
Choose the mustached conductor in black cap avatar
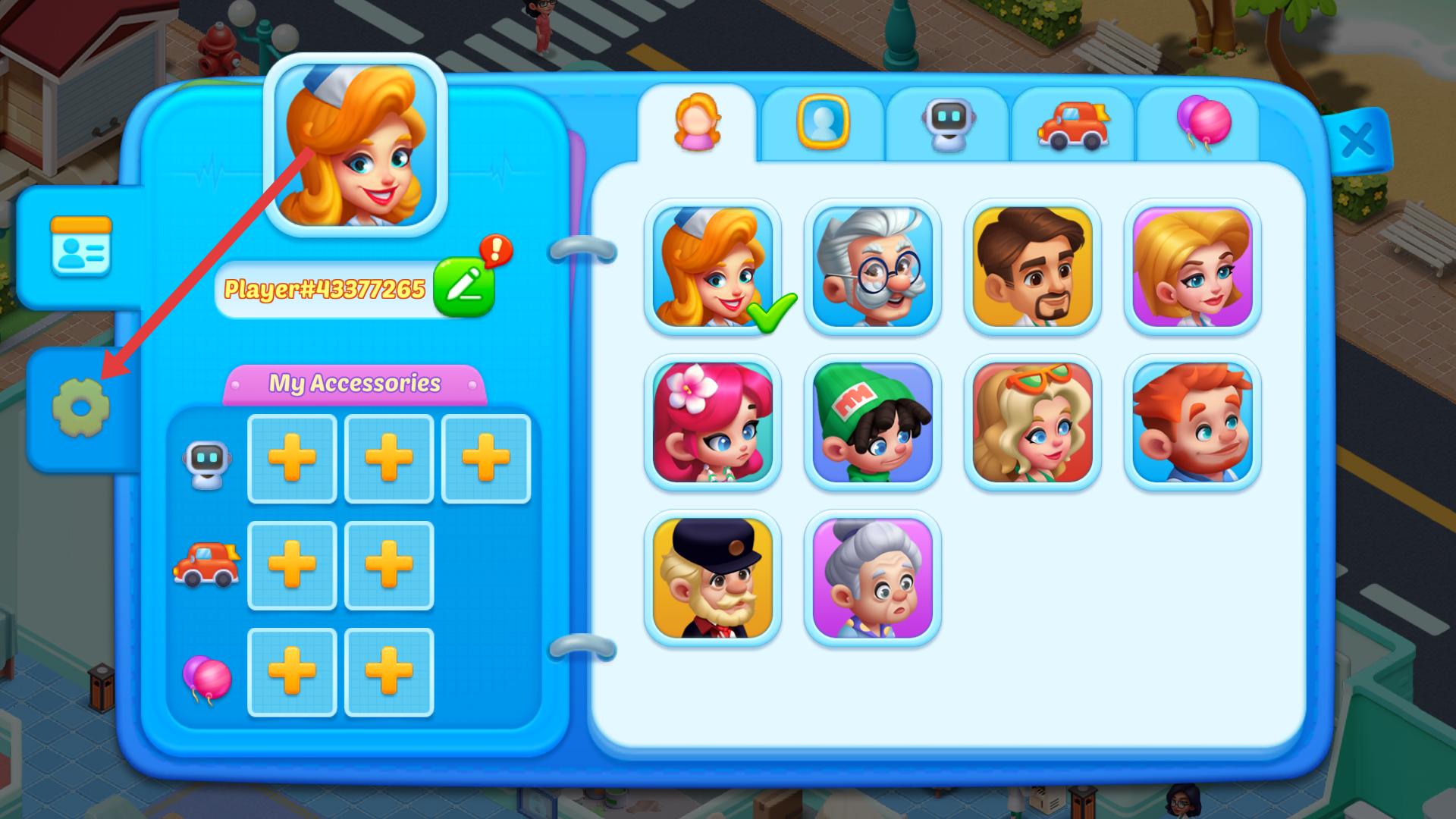tap(712, 578)
